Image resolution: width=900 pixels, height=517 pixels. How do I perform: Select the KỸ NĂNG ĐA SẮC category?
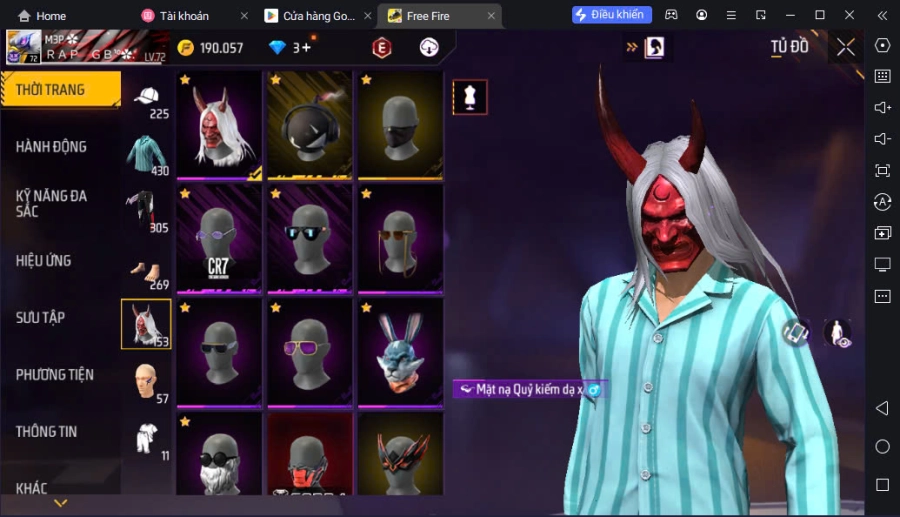52,203
